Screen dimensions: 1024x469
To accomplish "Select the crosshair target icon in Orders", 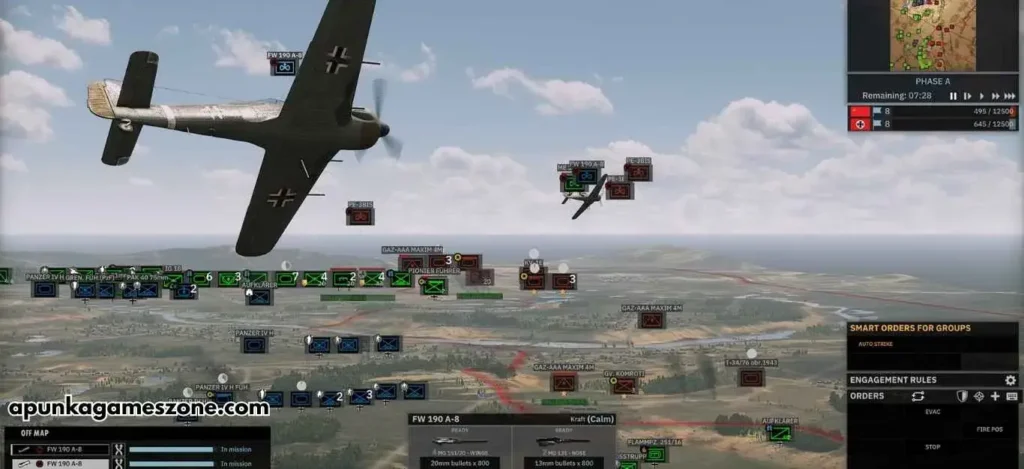I will 979,396.
